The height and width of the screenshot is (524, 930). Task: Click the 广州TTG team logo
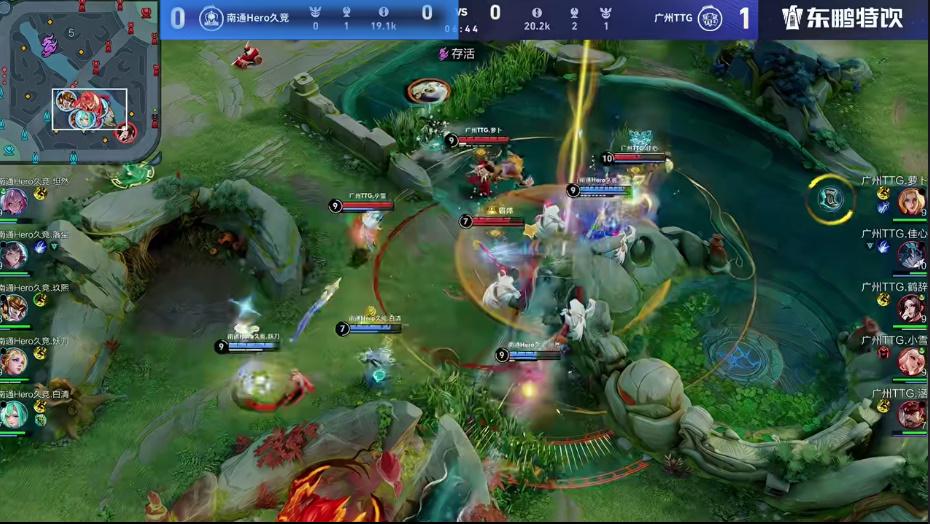point(710,18)
